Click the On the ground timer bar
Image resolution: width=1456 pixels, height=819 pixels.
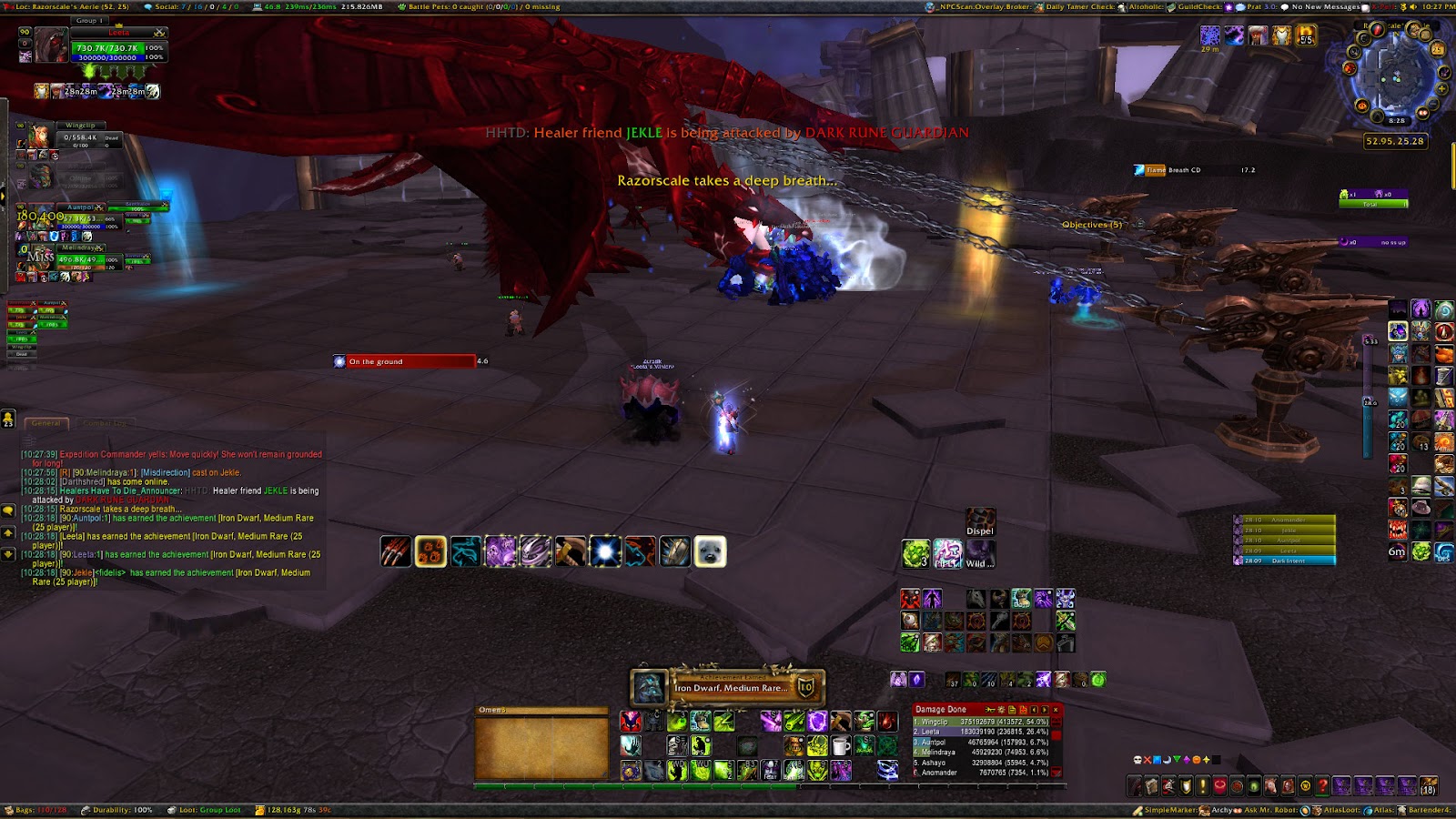coord(410,361)
